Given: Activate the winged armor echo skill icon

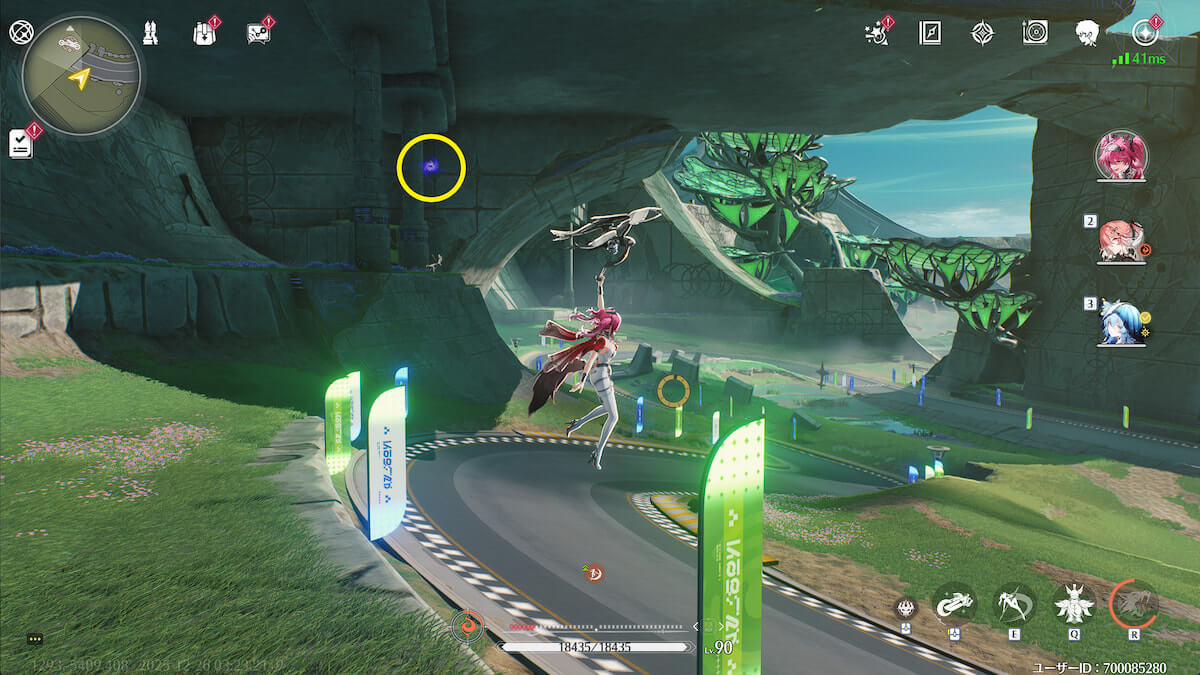Looking at the screenshot, I should pos(1074,604).
